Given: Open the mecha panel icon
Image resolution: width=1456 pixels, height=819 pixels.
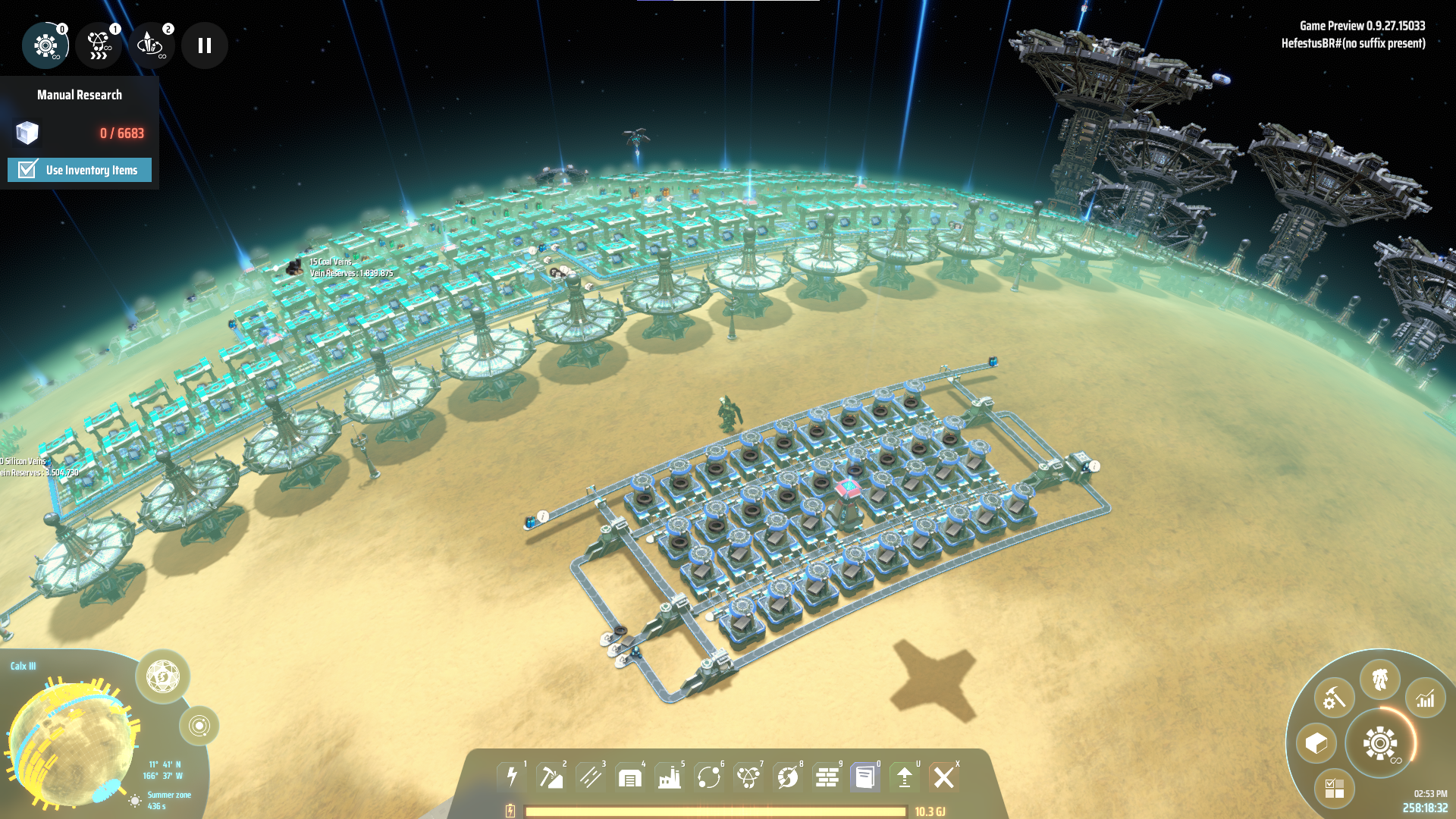Looking at the screenshot, I should coord(1380,679).
